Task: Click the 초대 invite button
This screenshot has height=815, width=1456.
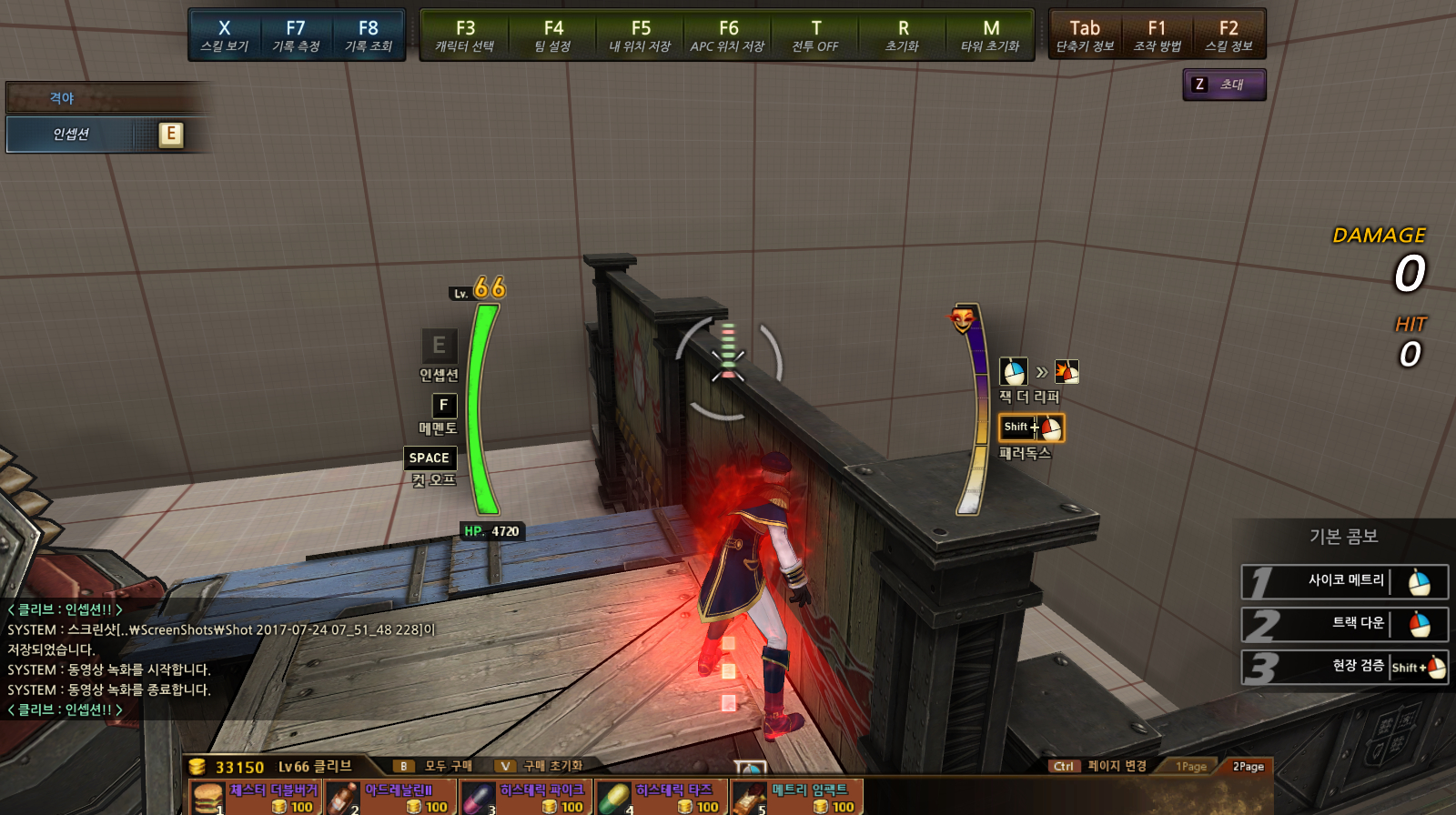Action: click(1224, 85)
